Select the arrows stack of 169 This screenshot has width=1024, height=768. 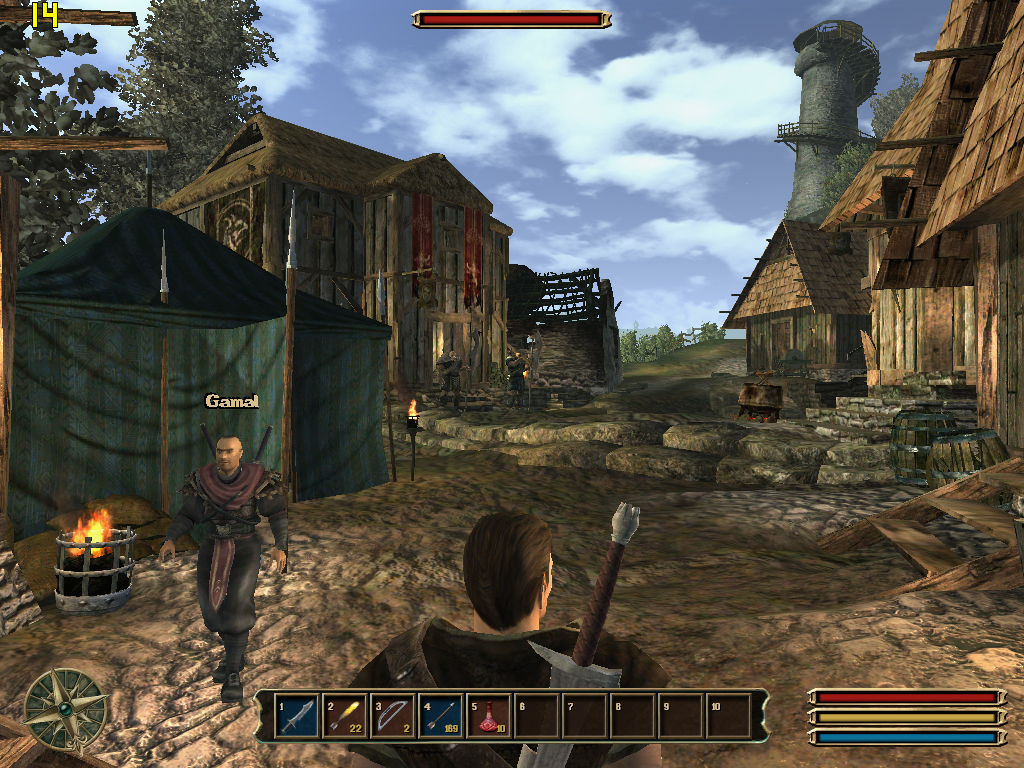441,716
